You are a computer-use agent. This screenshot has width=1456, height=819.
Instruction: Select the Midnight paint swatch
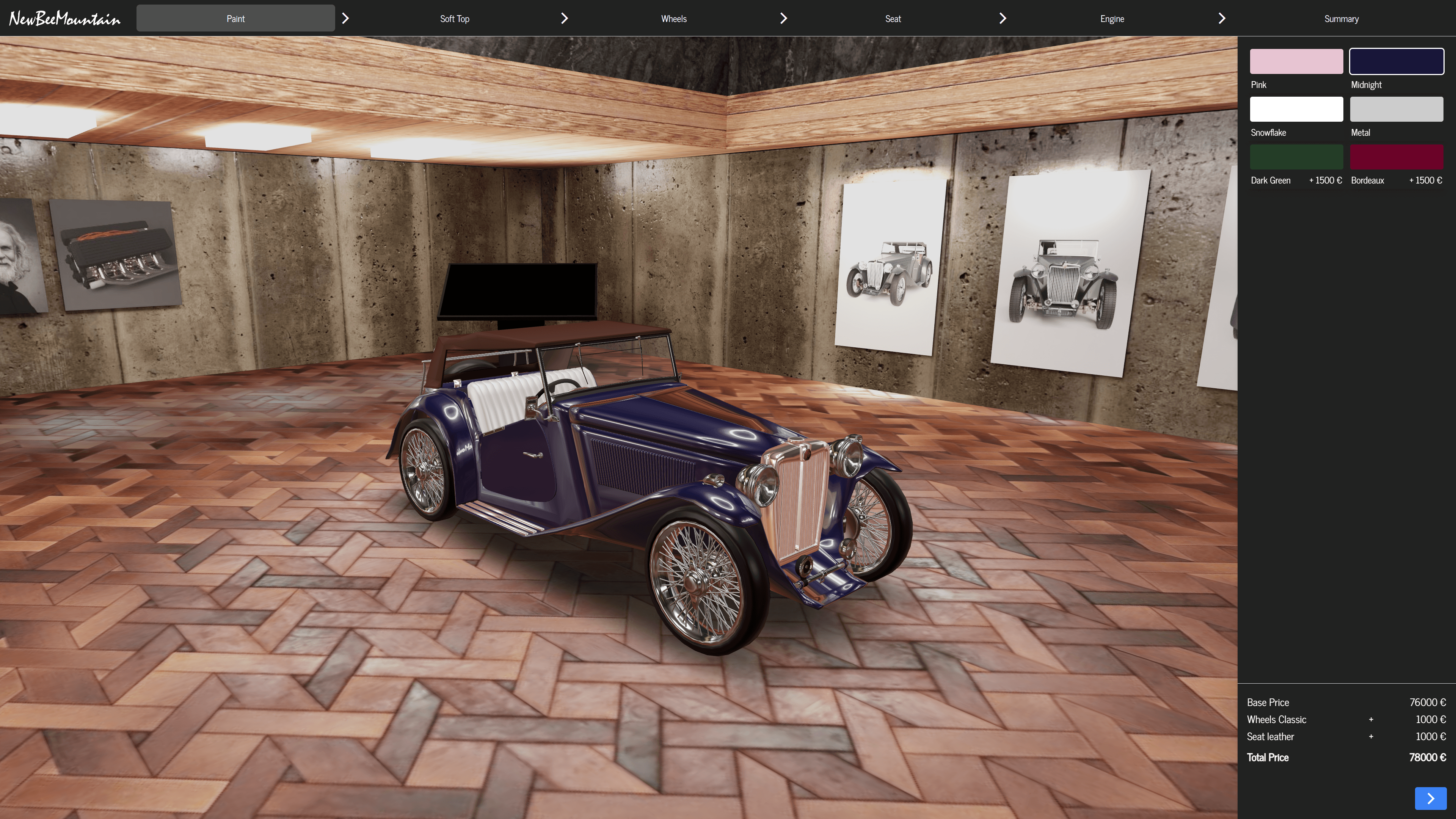pos(1396,61)
